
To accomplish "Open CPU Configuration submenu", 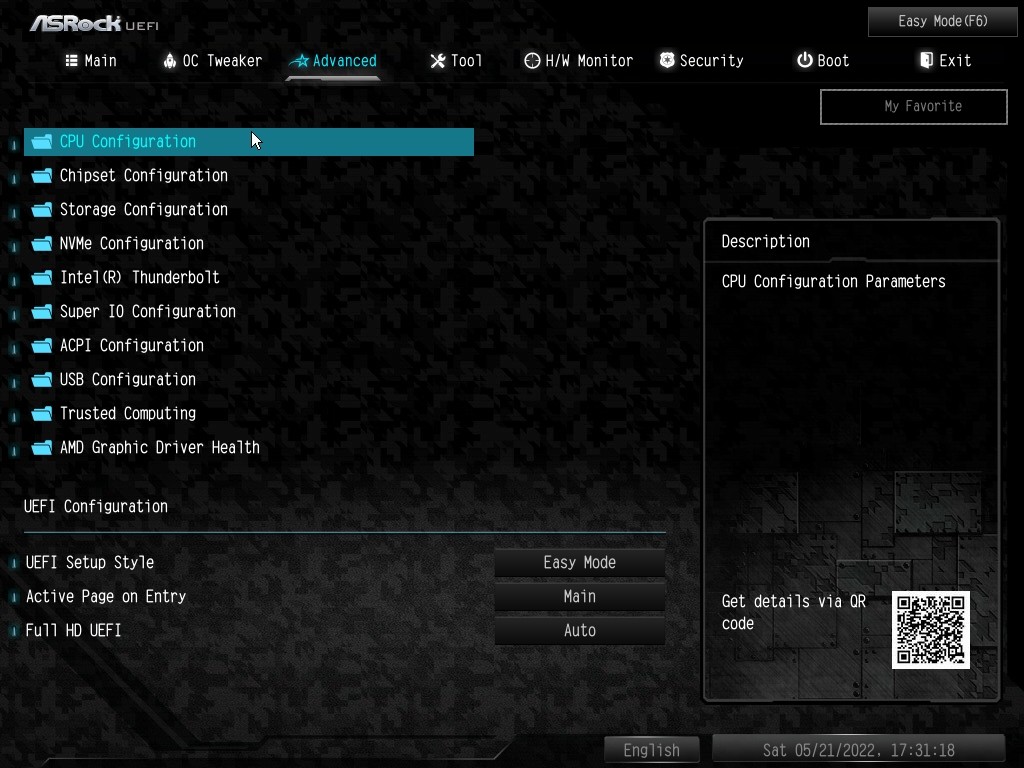I will tap(128, 142).
